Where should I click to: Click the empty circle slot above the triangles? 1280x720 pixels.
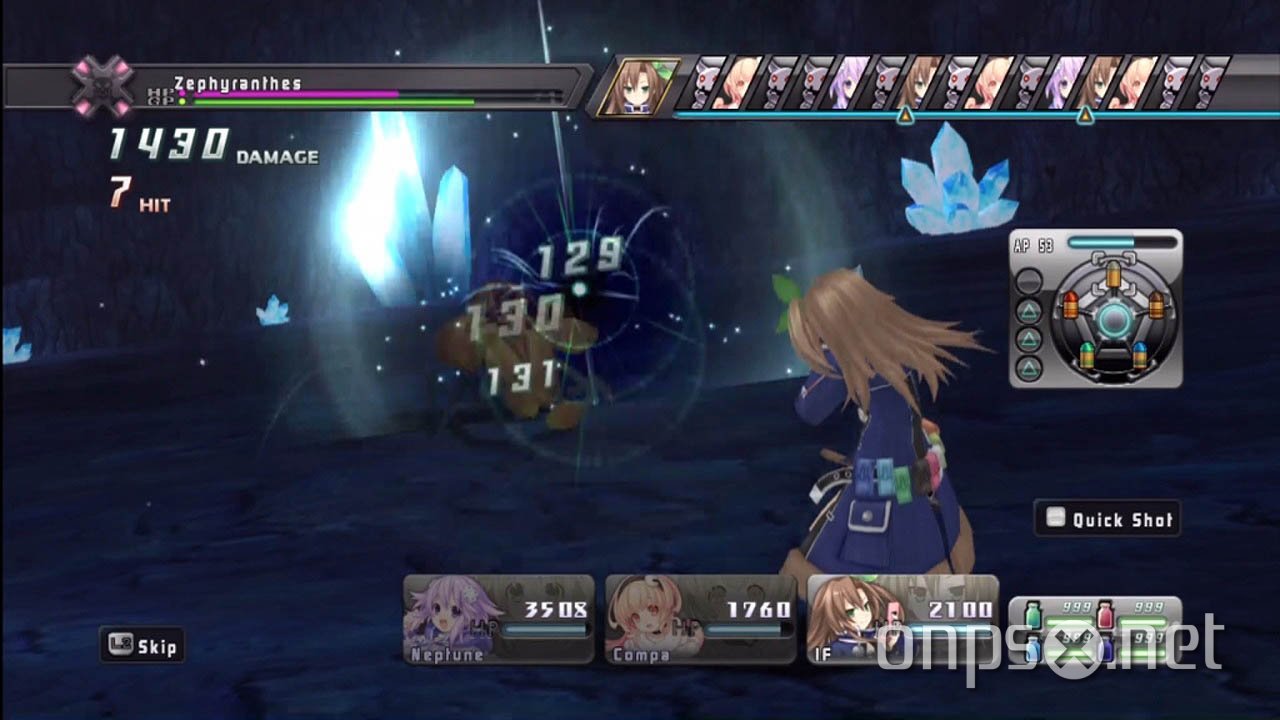[x=1030, y=280]
